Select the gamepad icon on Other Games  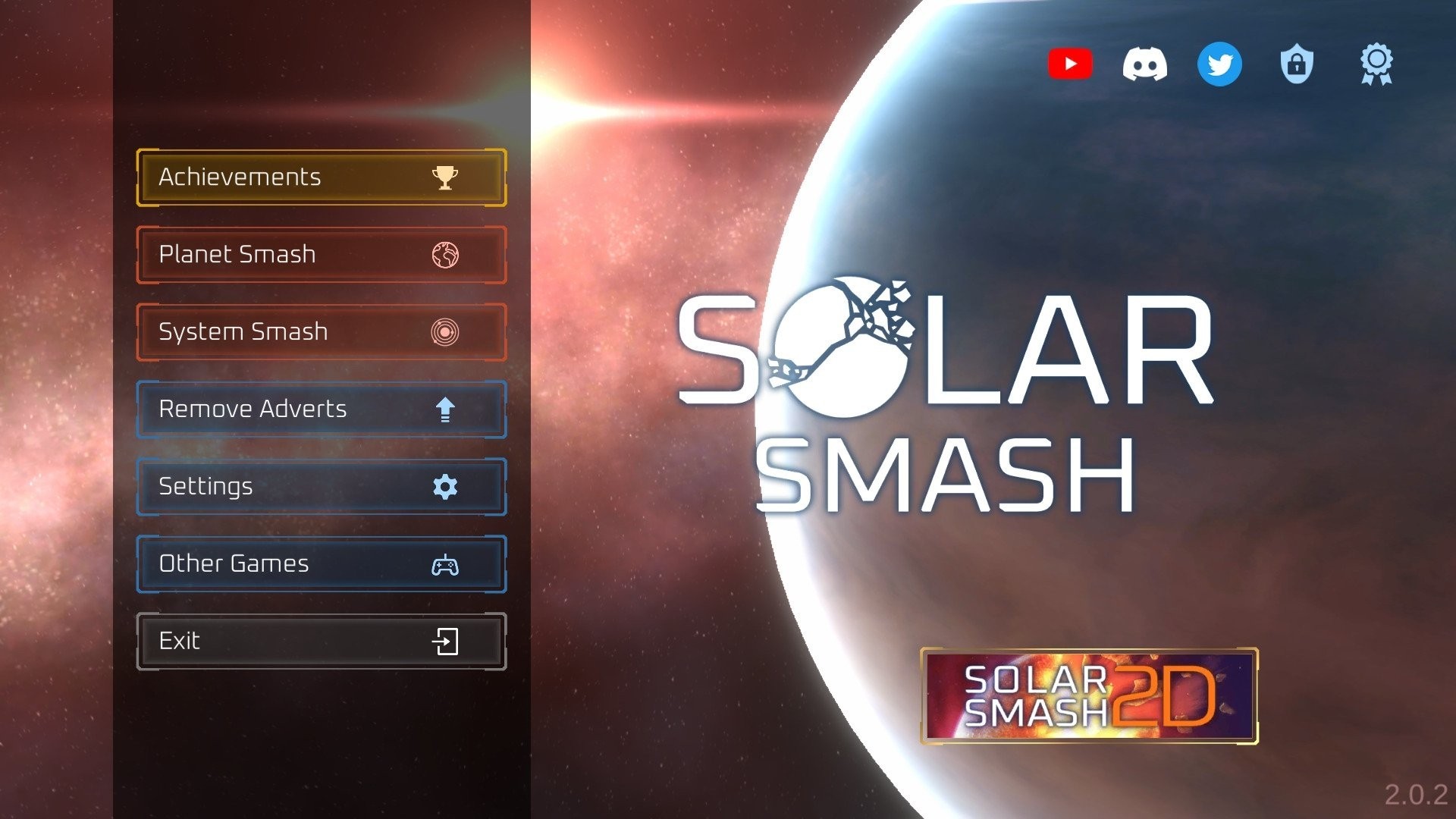click(446, 564)
